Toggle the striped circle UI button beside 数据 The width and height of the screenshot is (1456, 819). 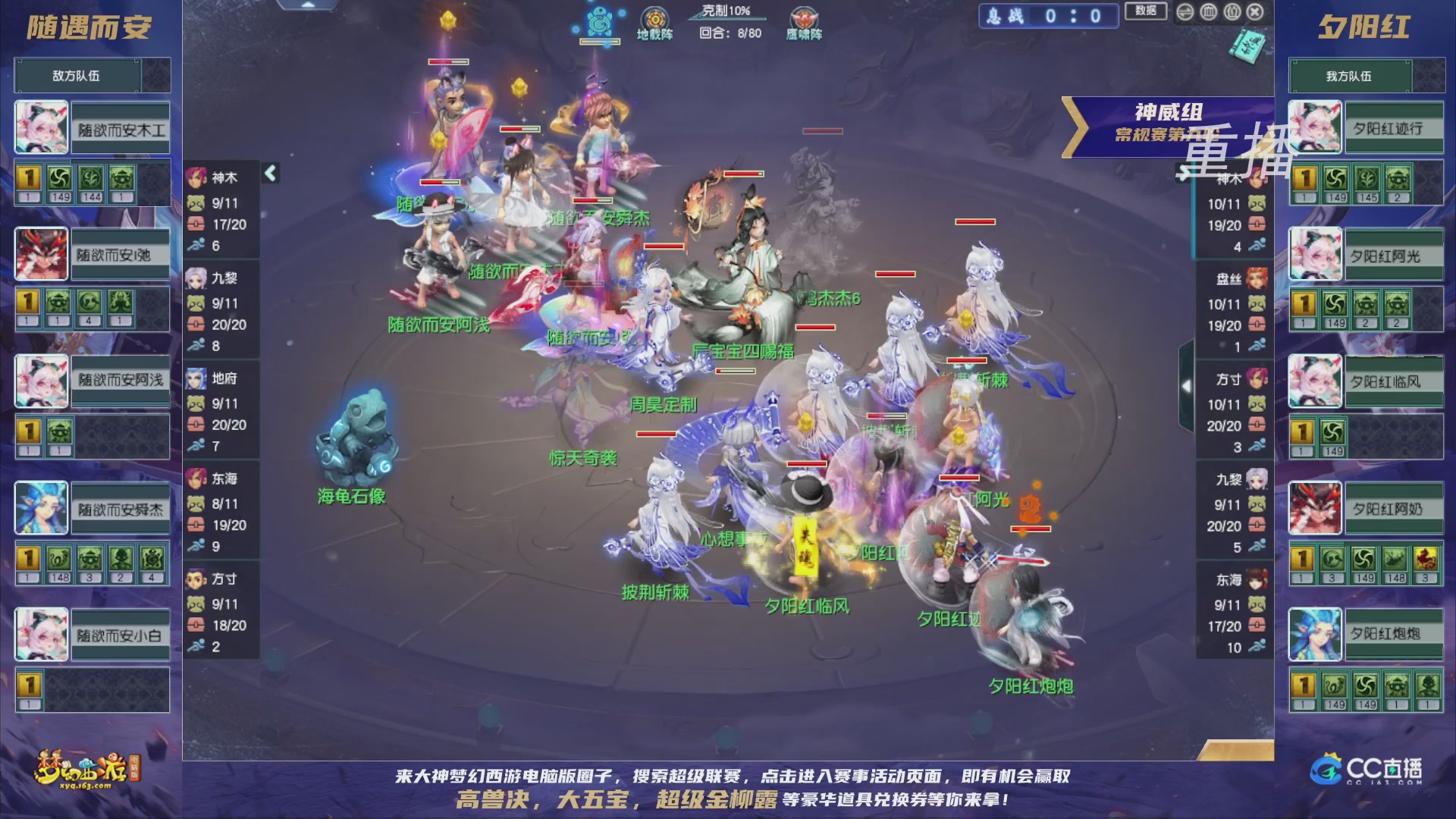click(1184, 12)
